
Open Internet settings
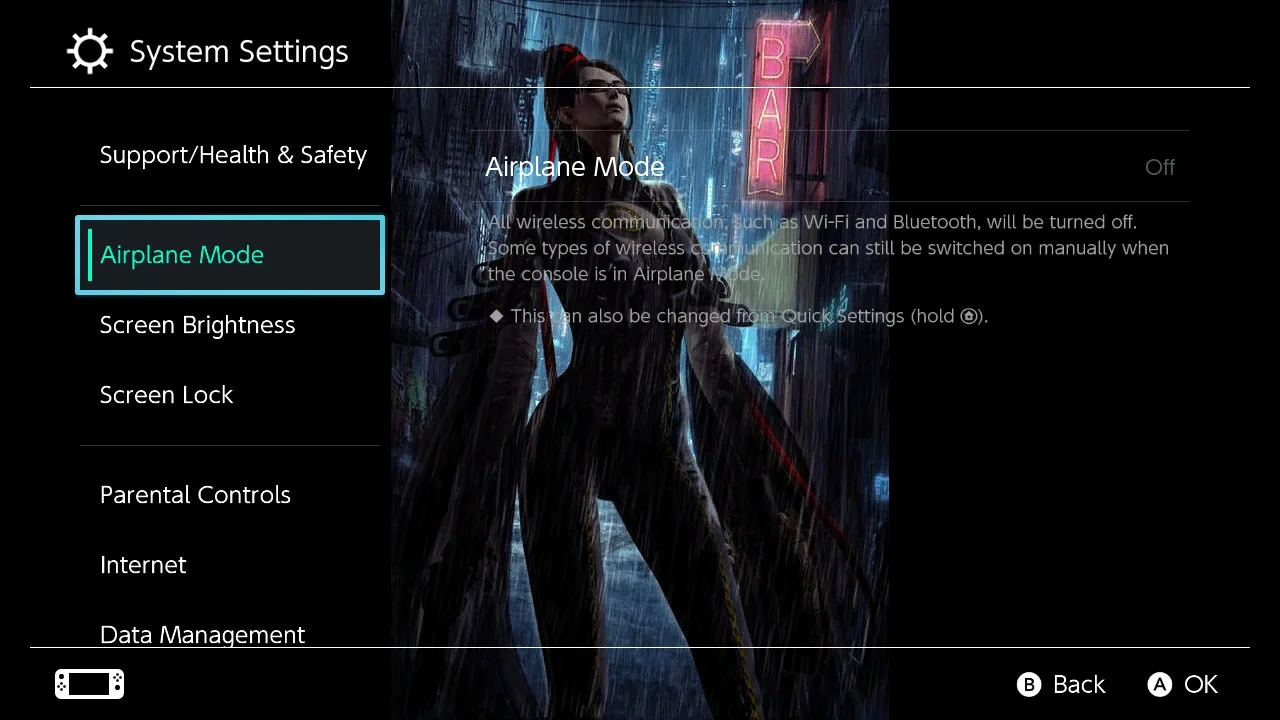click(x=143, y=564)
